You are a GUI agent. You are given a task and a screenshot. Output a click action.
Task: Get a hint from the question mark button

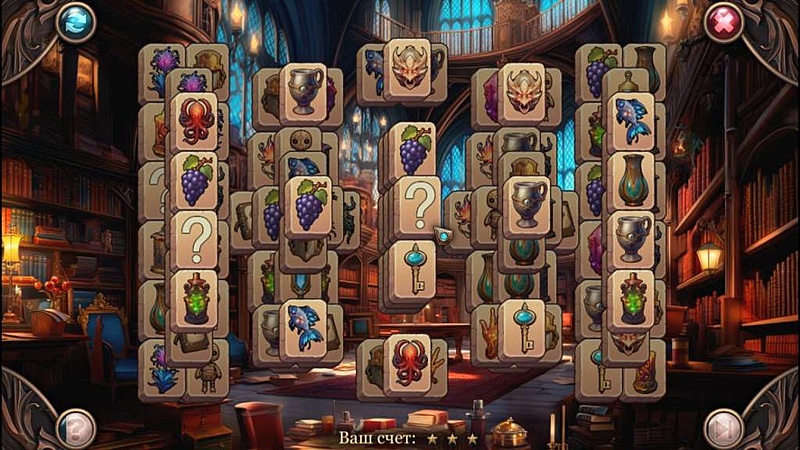(x=76, y=428)
